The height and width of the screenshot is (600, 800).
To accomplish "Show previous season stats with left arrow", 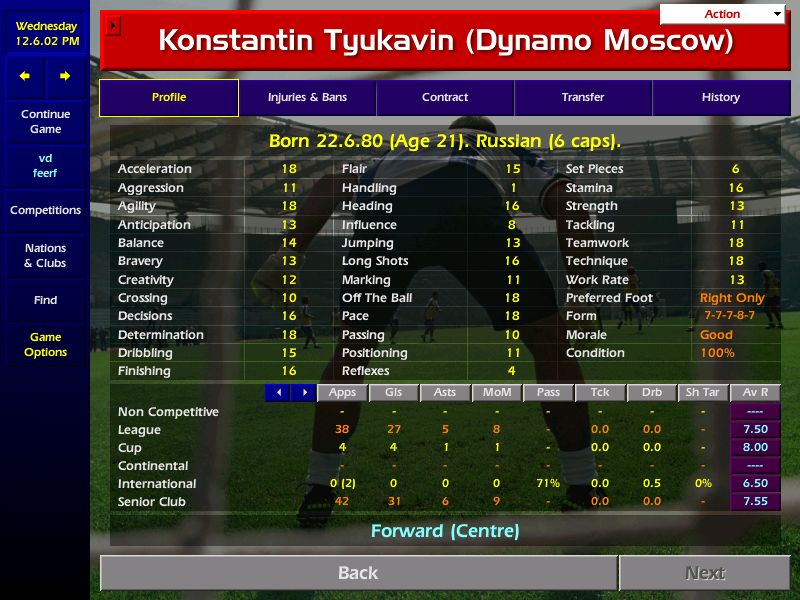I will click(x=278, y=393).
